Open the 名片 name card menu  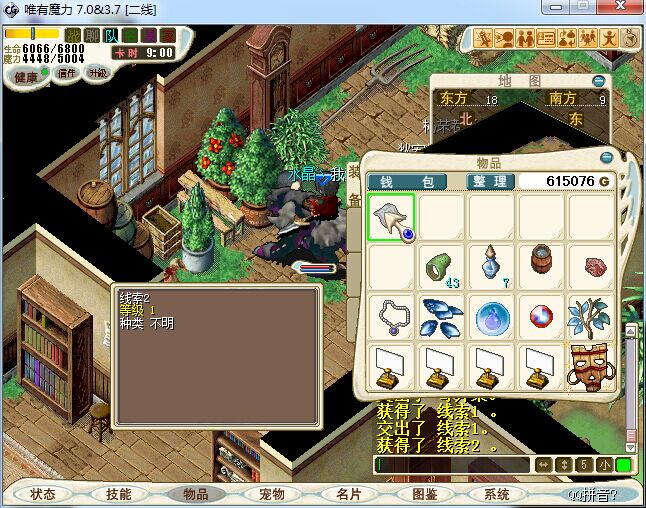tap(348, 494)
